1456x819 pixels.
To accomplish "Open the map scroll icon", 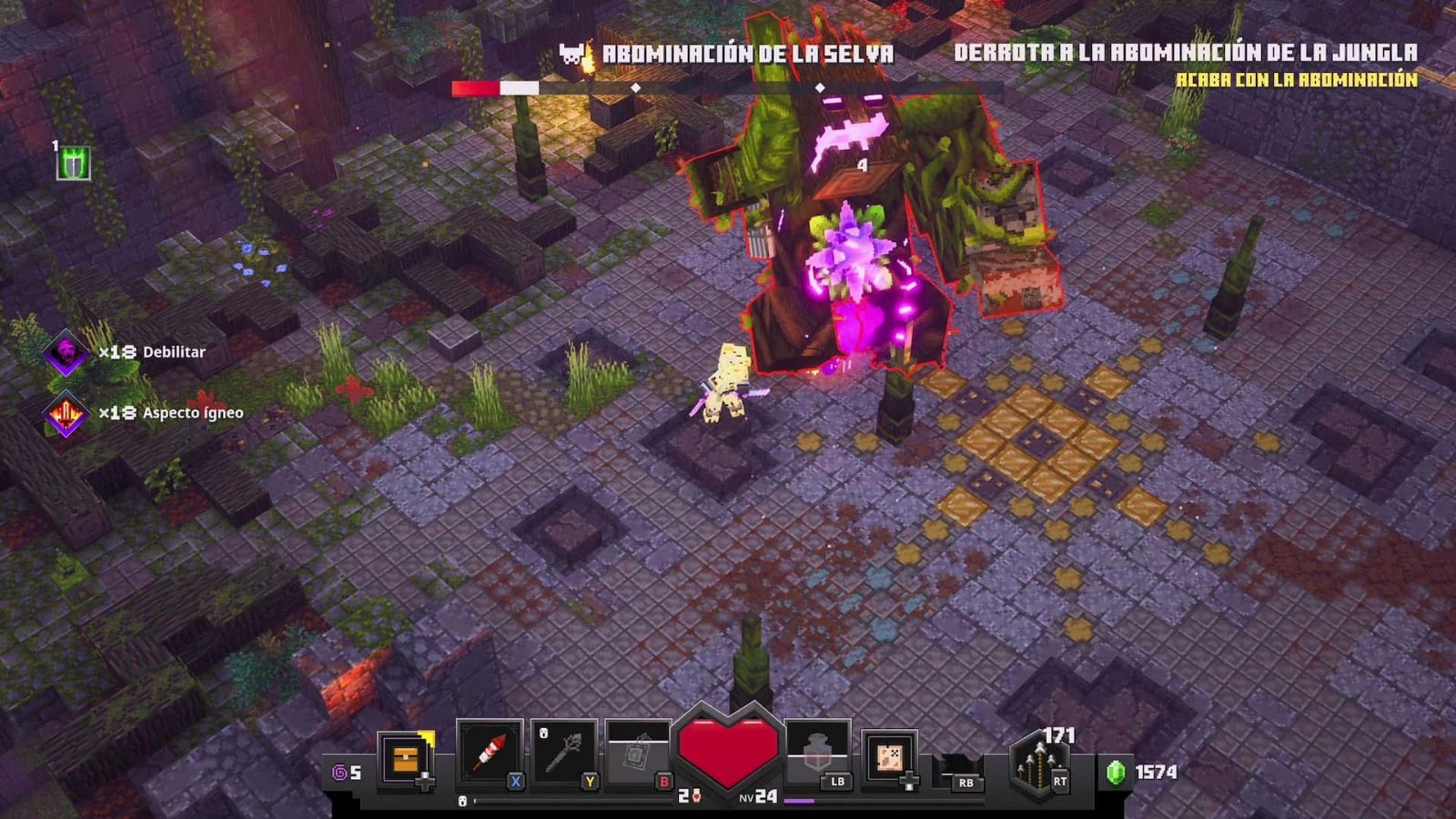I will tap(889, 757).
